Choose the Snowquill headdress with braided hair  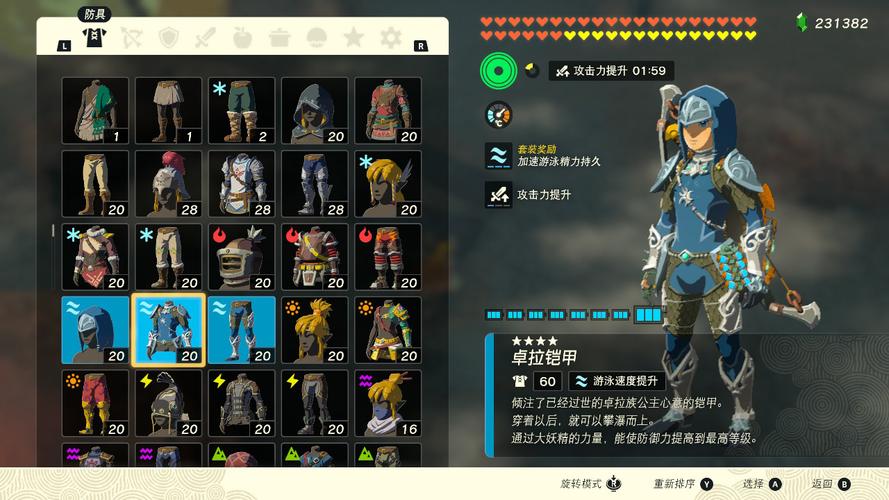point(388,183)
